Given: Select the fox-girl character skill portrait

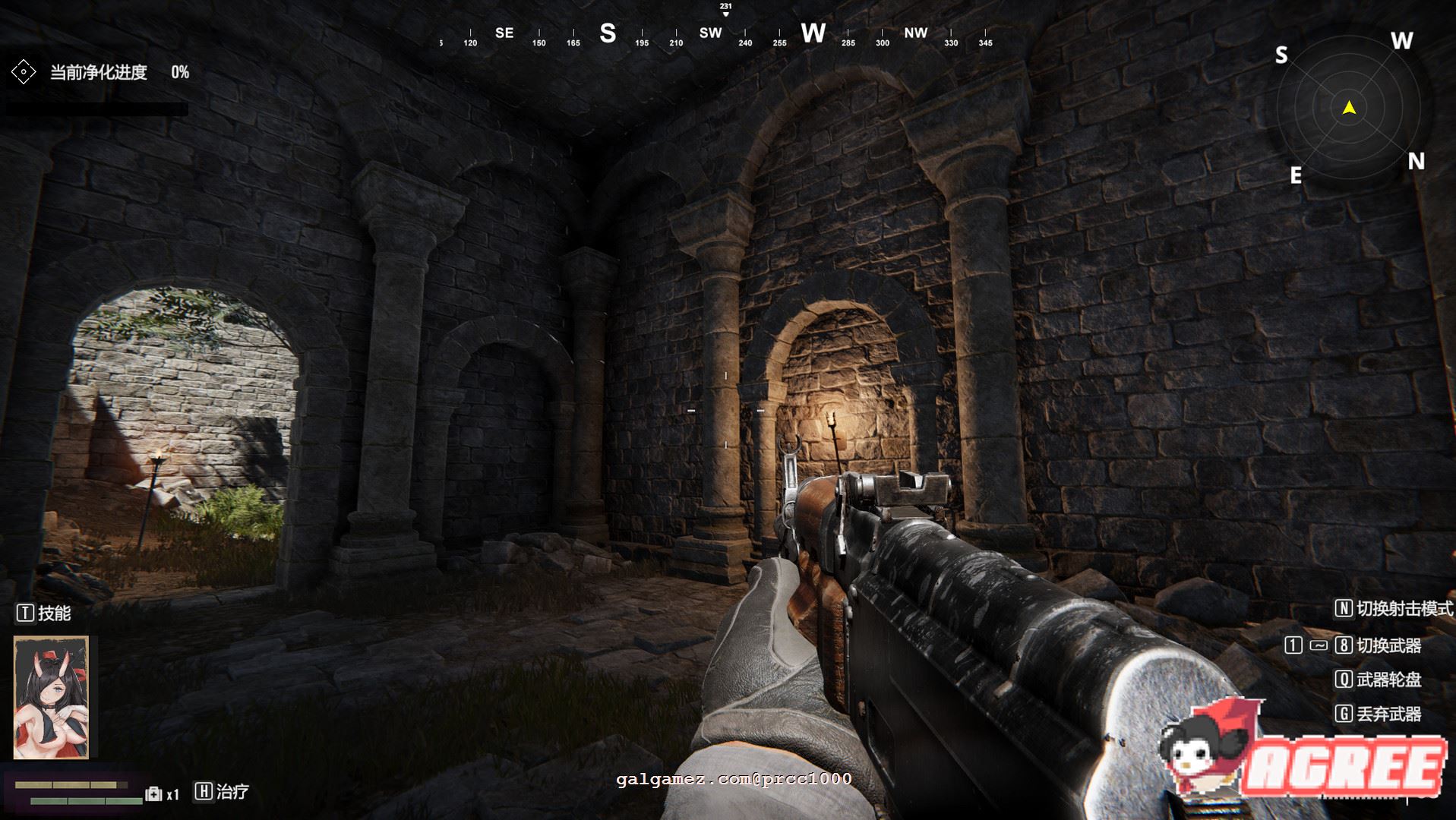Looking at the screenshot, I should pyautogui.click(x=51, y=697).
